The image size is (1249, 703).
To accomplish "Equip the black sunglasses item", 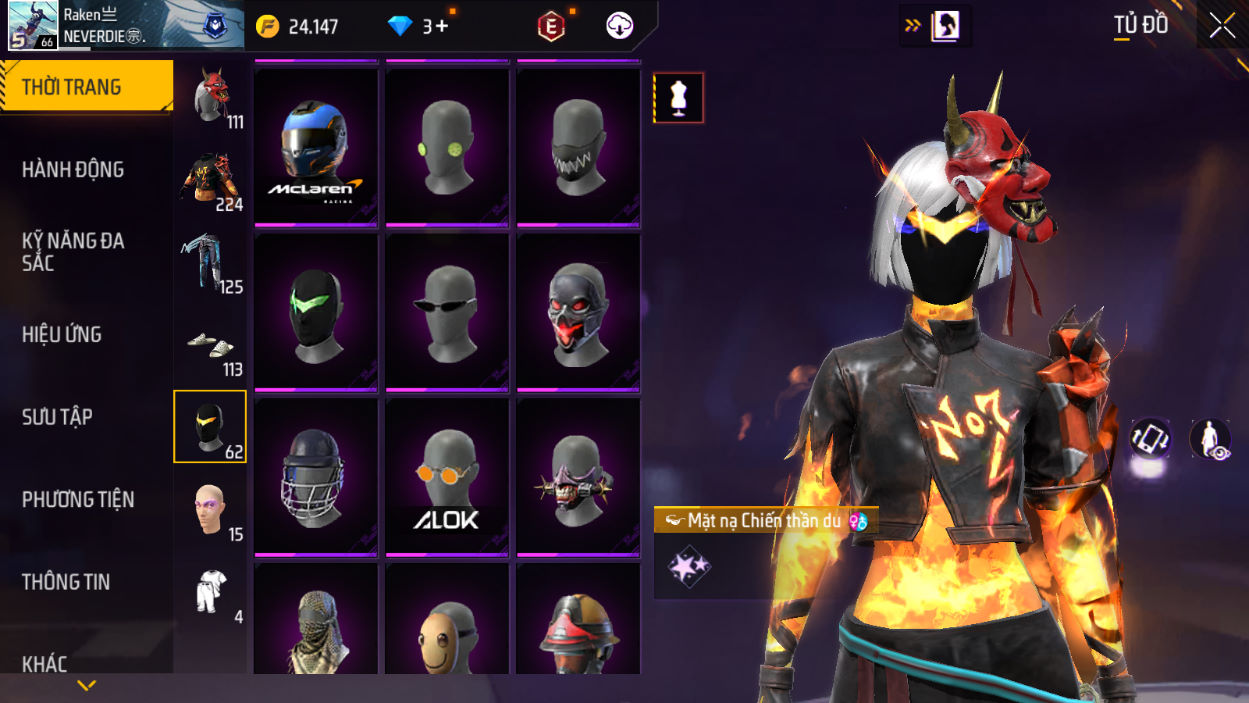I will (447, 312).
